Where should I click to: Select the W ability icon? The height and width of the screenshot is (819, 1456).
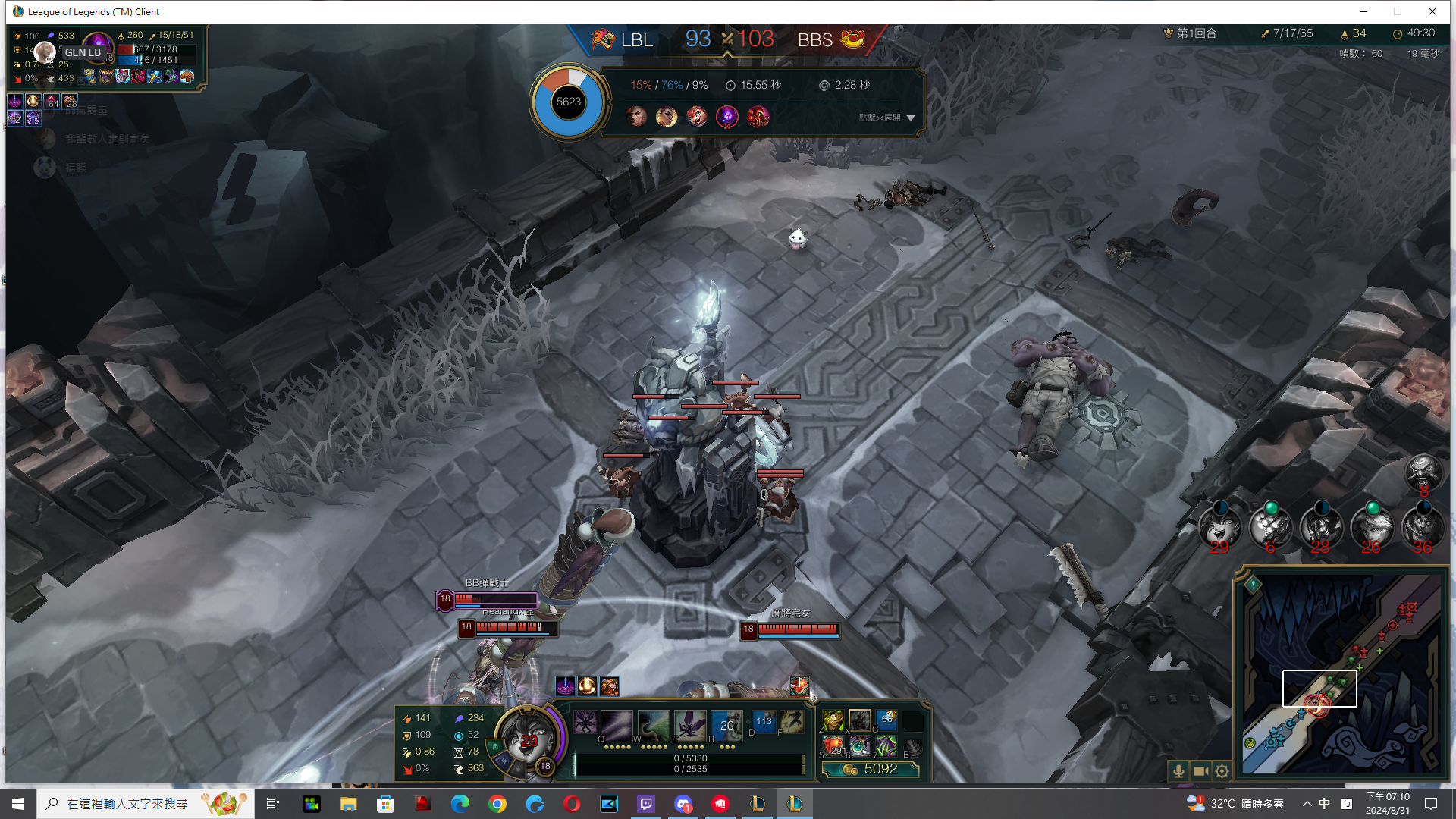tap(653, 725)
